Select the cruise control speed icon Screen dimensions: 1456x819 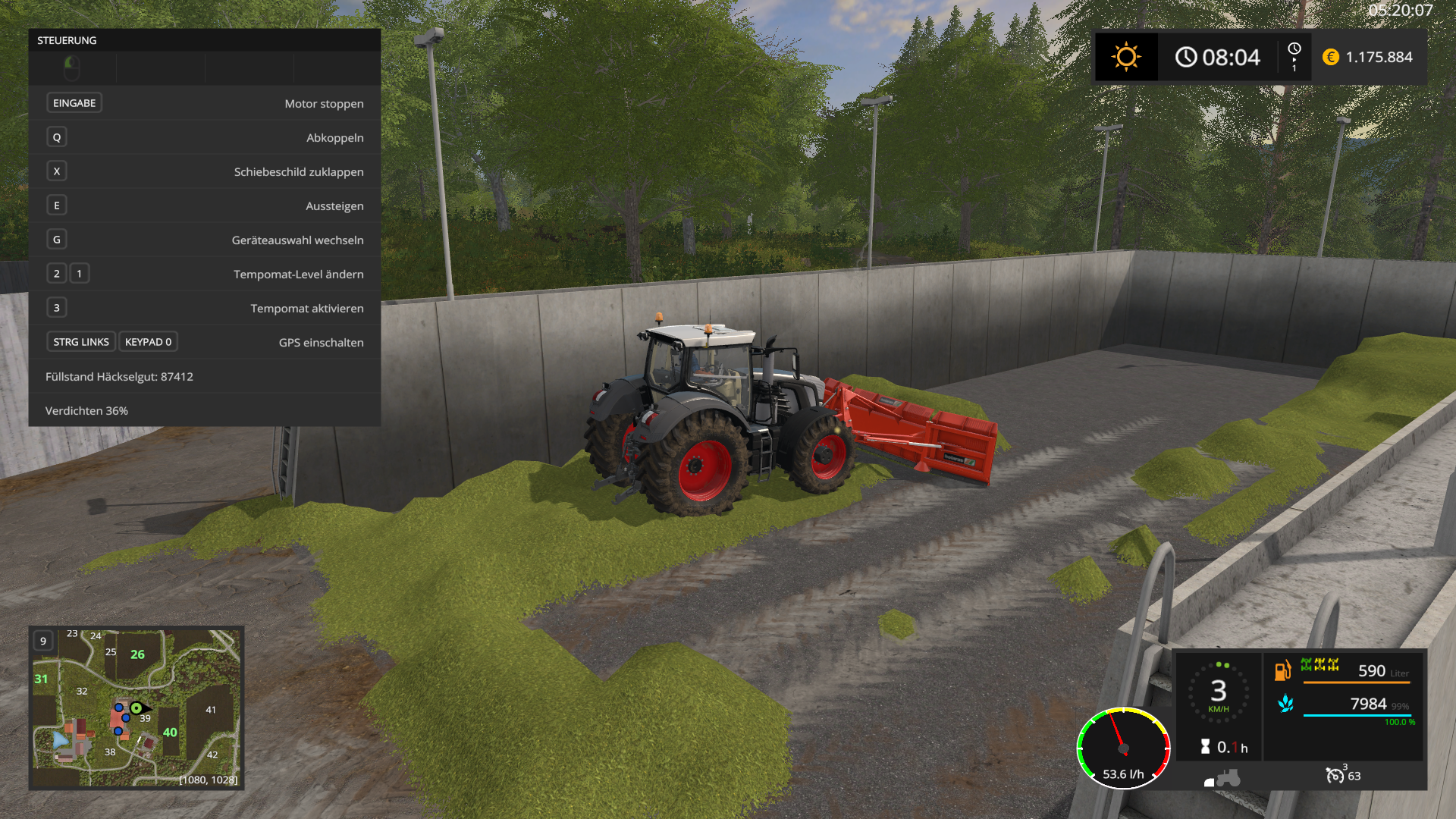(x=1335, y=775)
